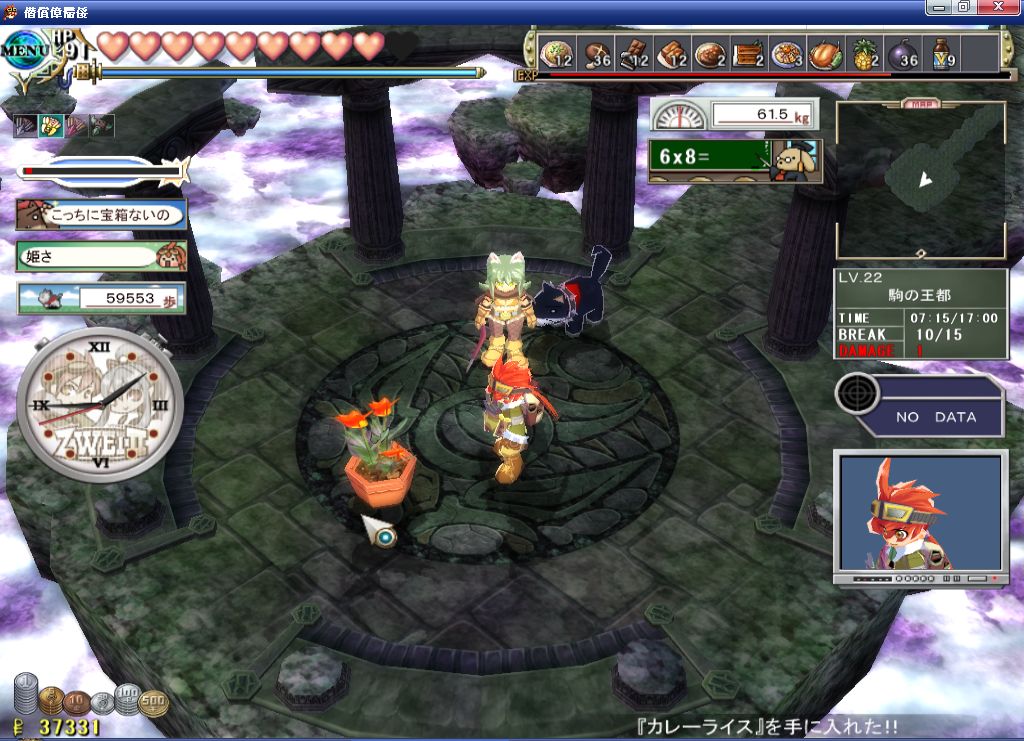Select the highlighted yellow claw weapon icon
This screenshot has height=741, width=1024.
pyautogui.click(x=50, y=125)
